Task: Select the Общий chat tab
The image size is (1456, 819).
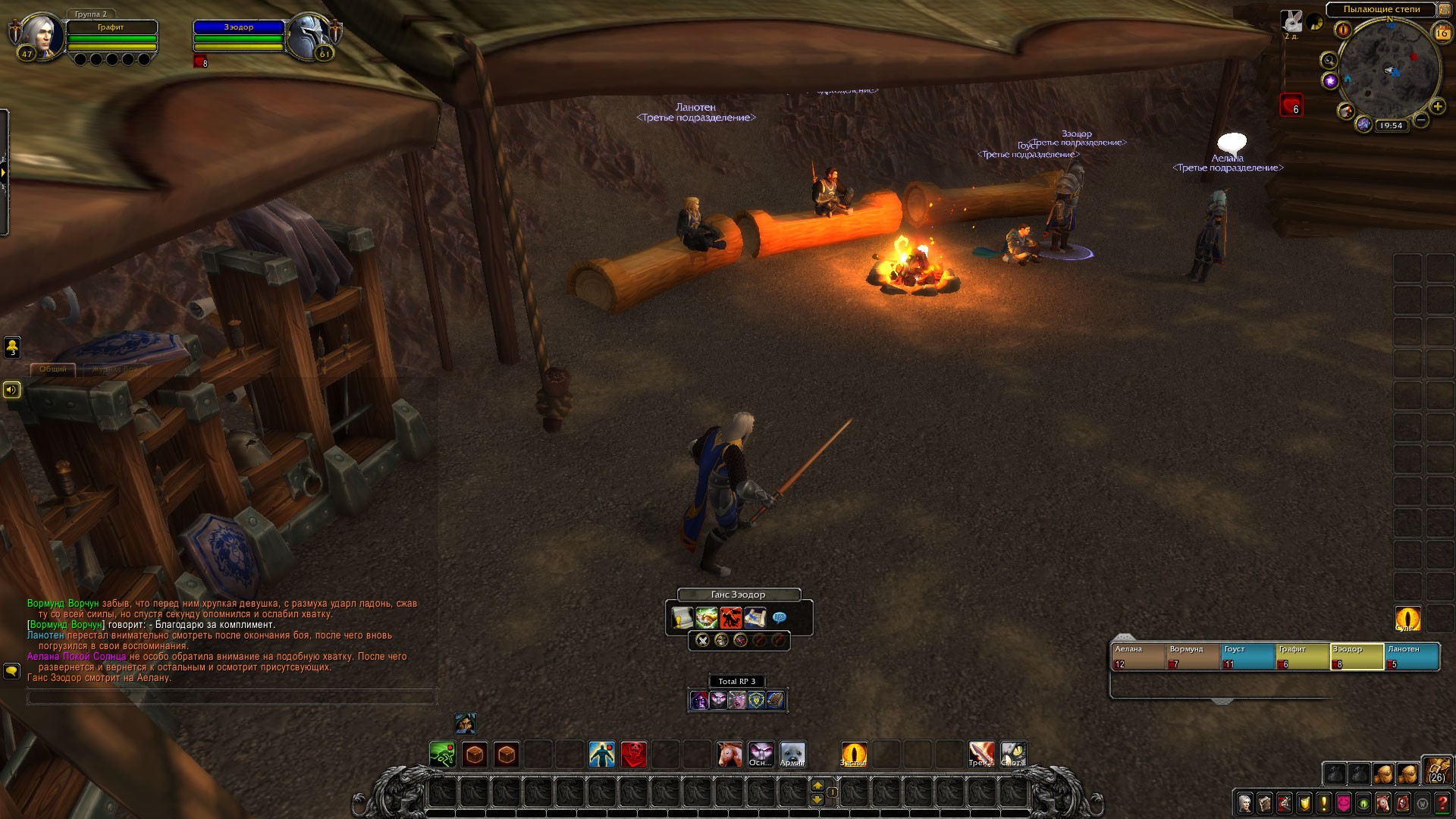Action: pos(53,369)
